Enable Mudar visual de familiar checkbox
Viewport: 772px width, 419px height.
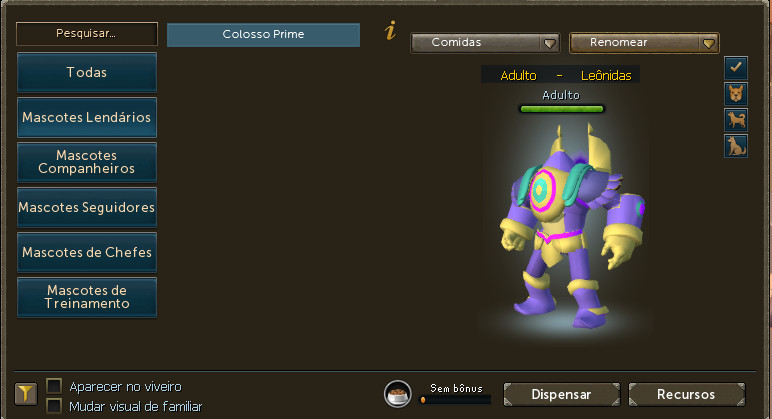54,406
